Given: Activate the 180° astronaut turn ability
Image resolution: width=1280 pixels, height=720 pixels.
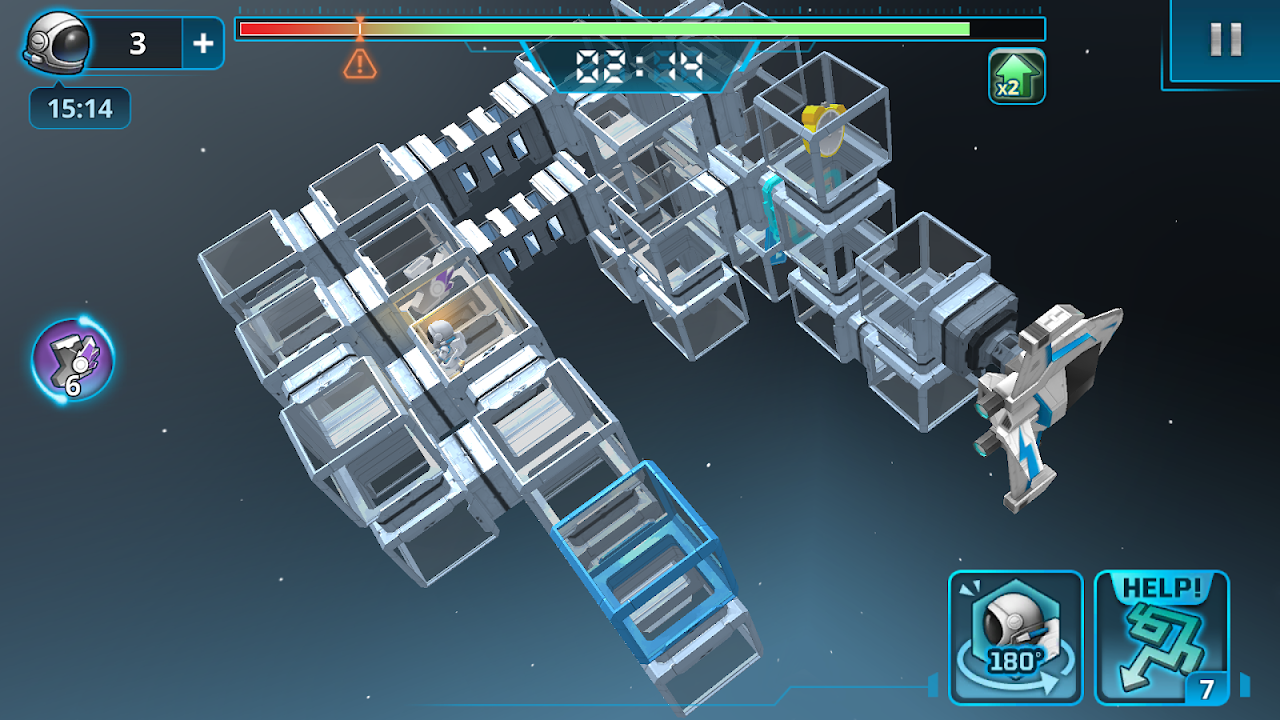Looking at the screenshot, I should [x=1015, y=637].
